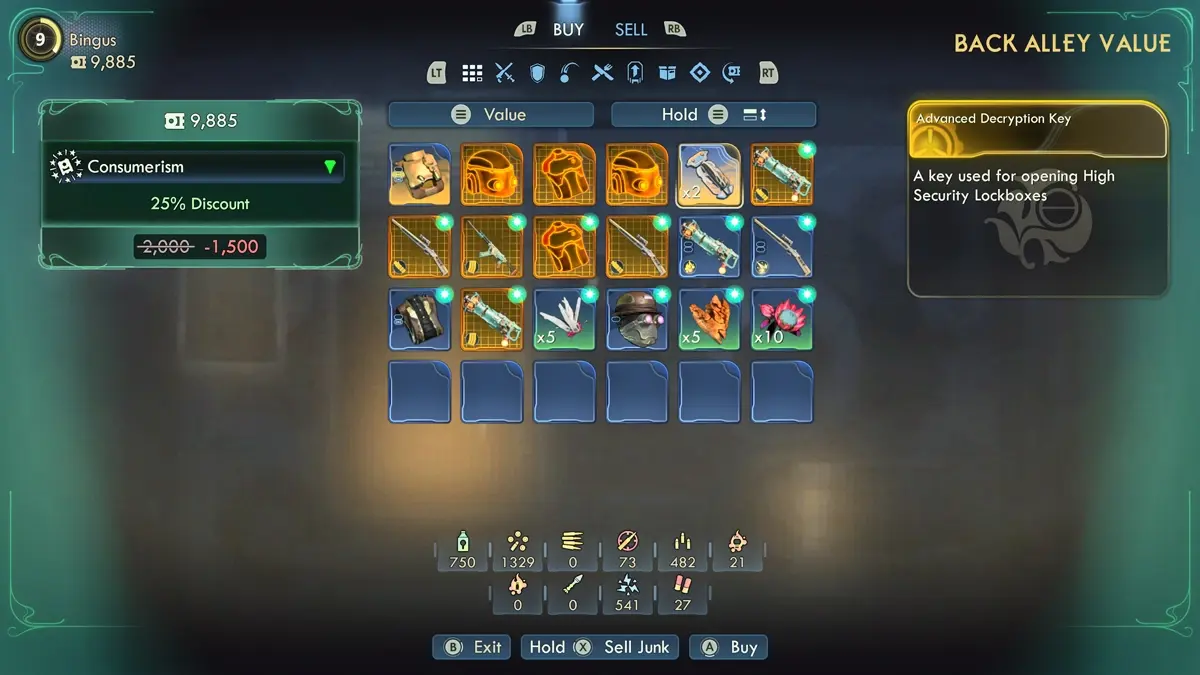Viewport: 1200px width, 675px height.
Task: Switch to the BUY tab
Action: tap(568, 30)
